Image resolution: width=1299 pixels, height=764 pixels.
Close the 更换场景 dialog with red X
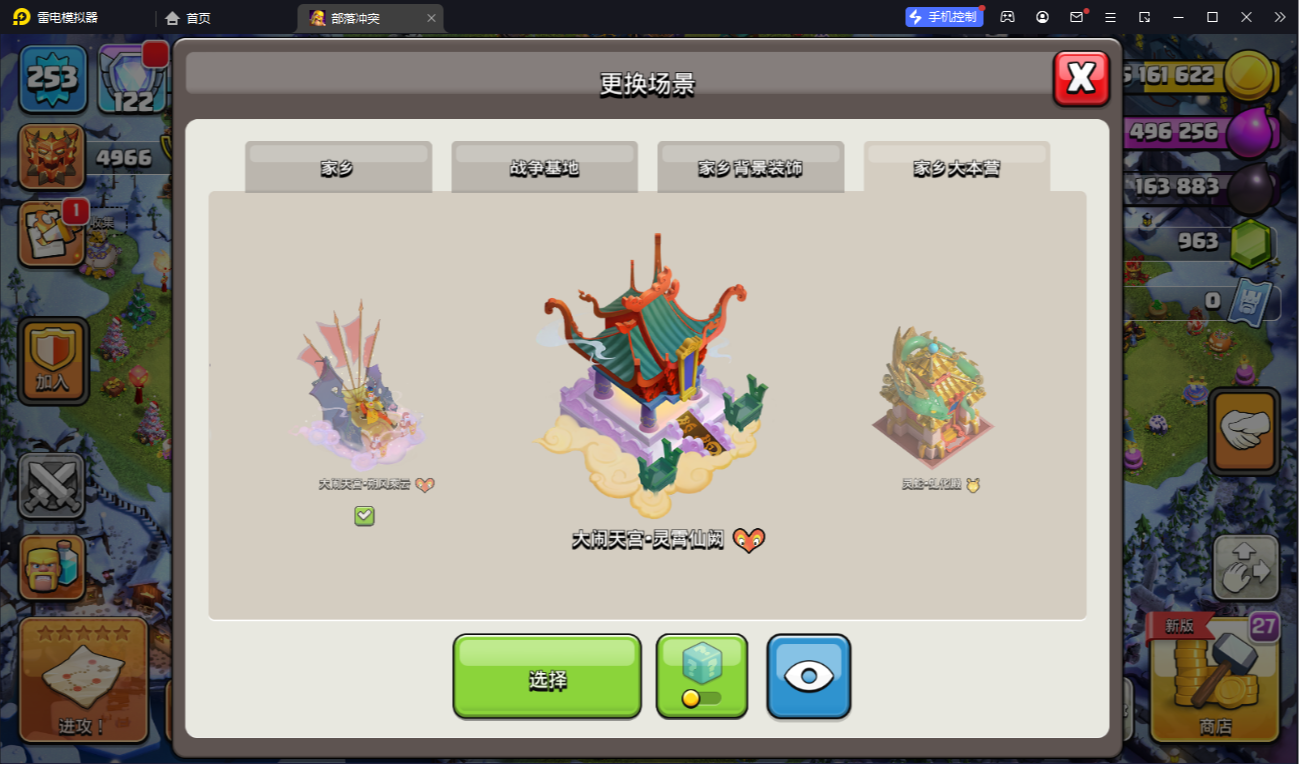click(1081, 78)
